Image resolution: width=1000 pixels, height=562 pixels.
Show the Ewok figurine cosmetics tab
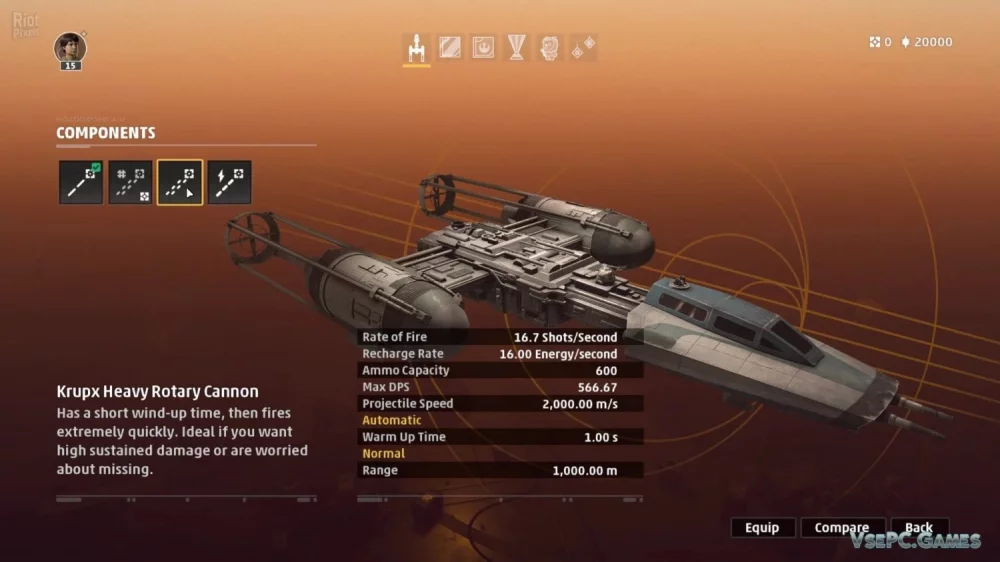point(549,47)
